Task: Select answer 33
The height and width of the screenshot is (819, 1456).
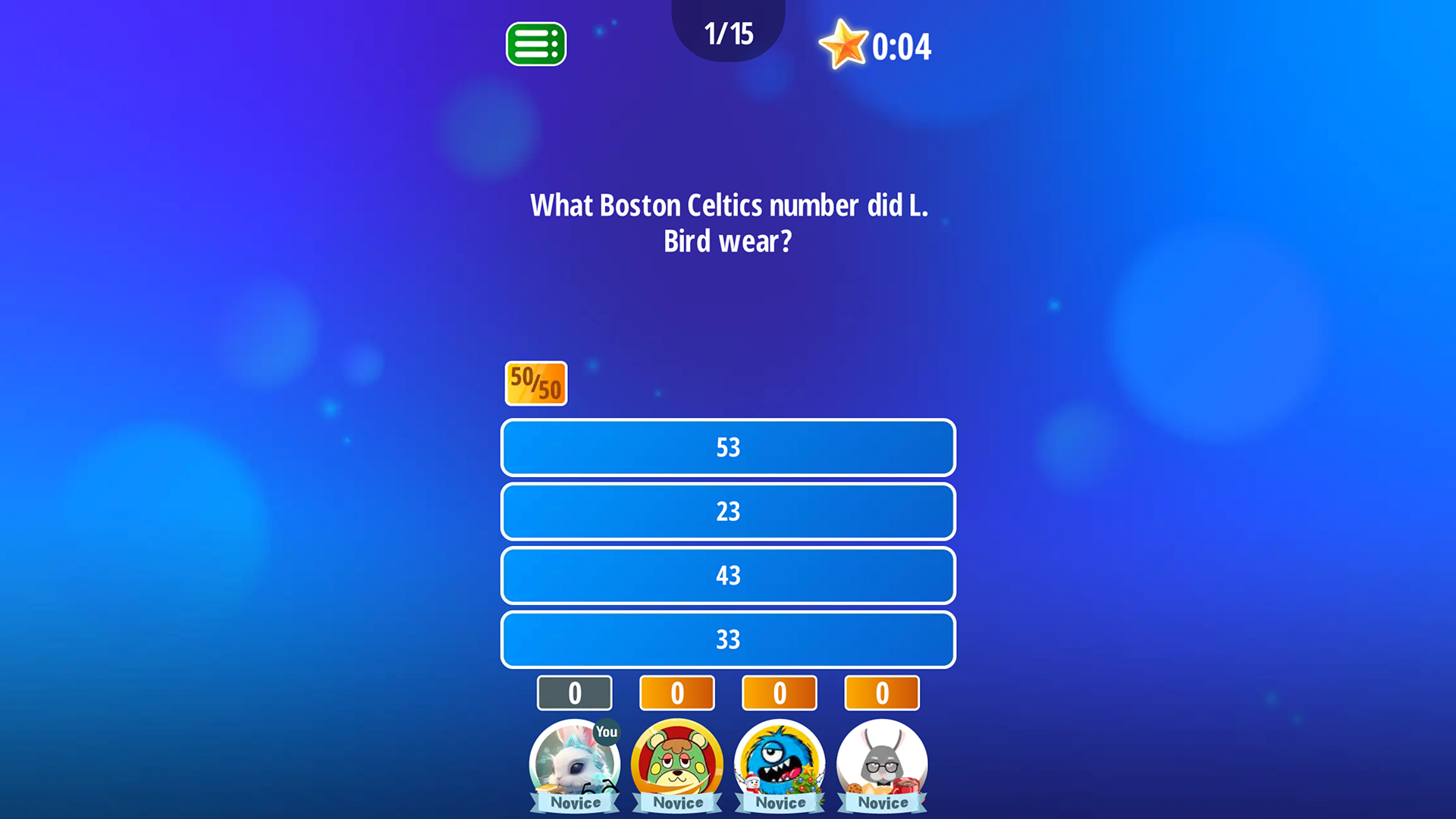Action: click(728, 639)
